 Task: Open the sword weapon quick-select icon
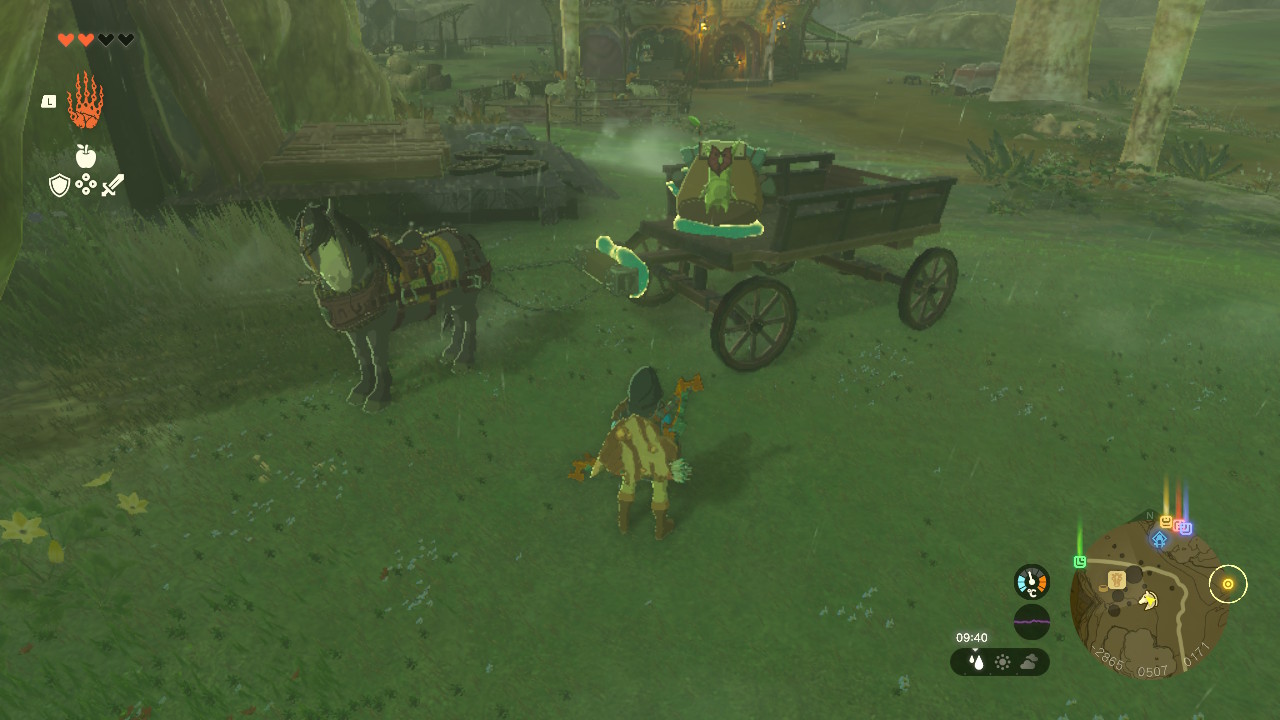pos(112,185)
